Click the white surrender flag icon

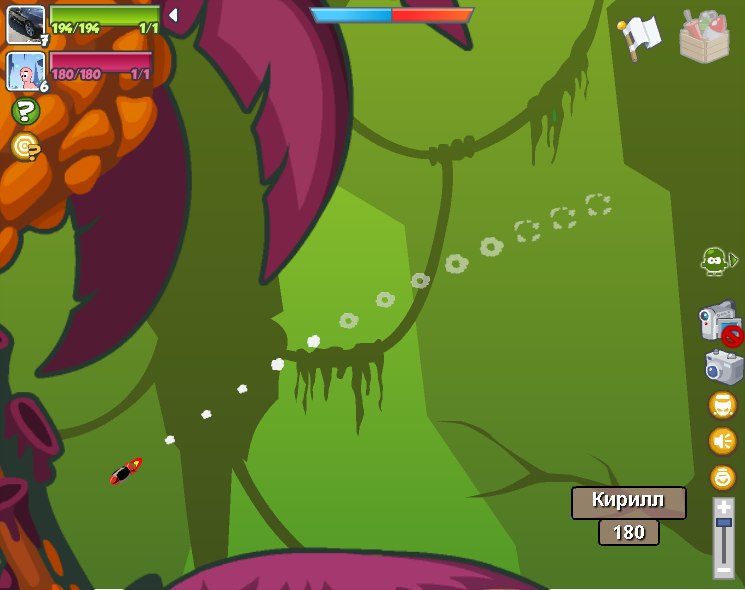[x=639, y=37]
